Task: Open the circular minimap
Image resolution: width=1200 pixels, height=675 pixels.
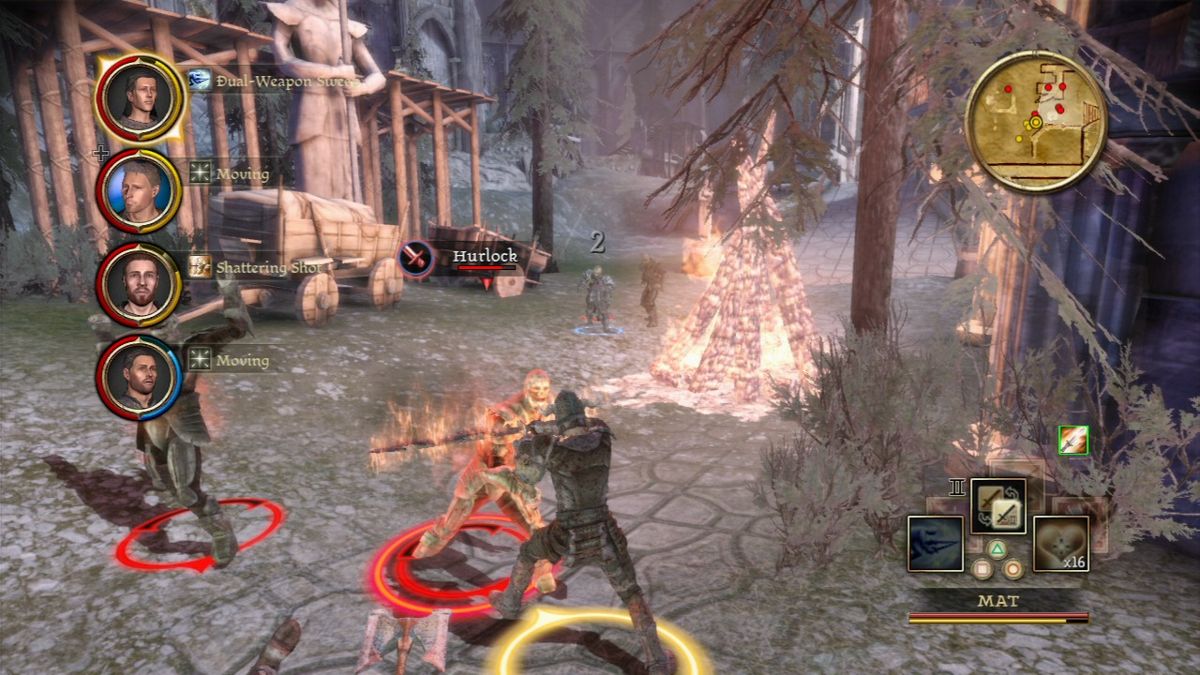Action: [1035, 120]
